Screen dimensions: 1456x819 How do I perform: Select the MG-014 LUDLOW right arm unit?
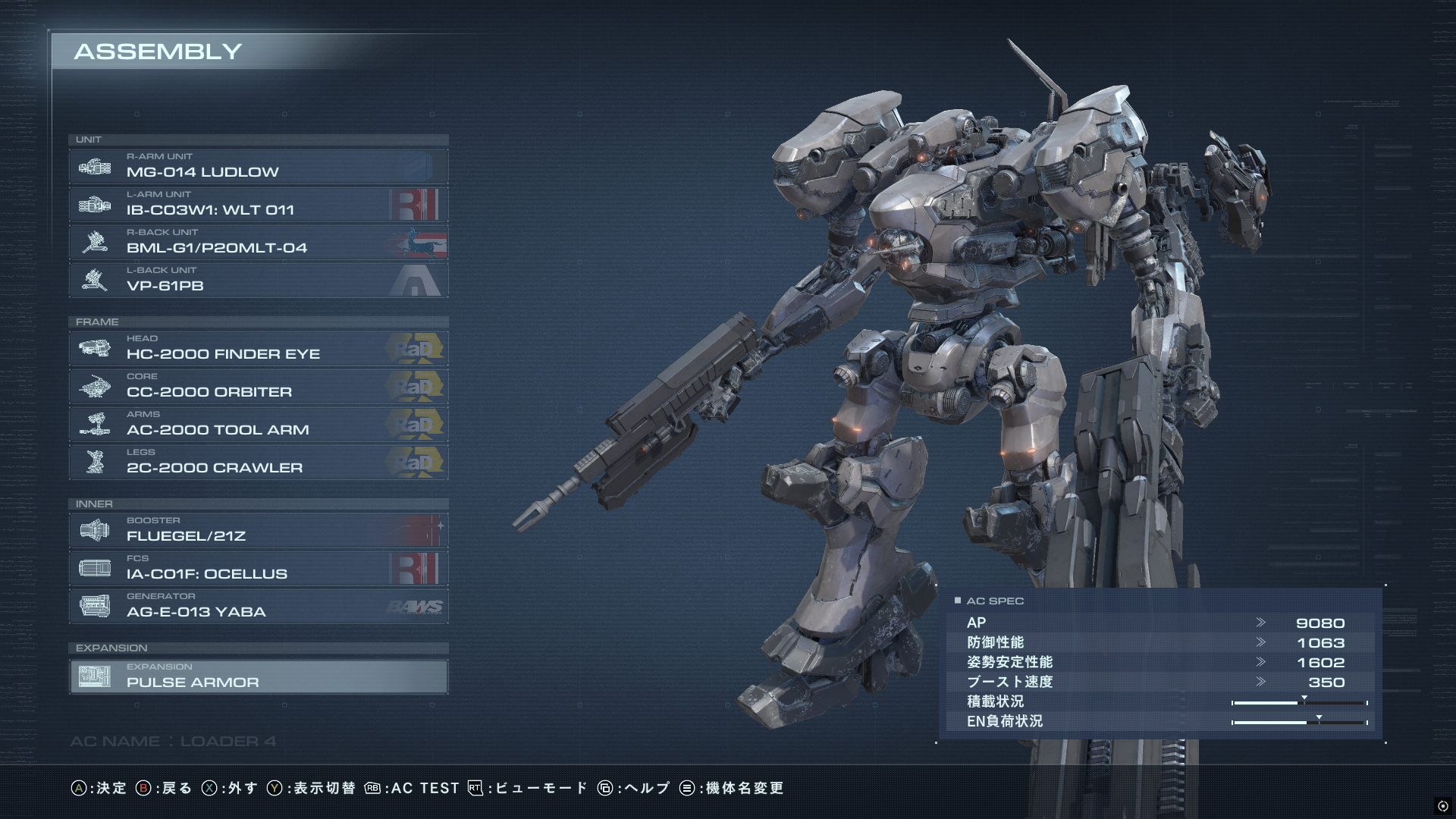(258, 166)
